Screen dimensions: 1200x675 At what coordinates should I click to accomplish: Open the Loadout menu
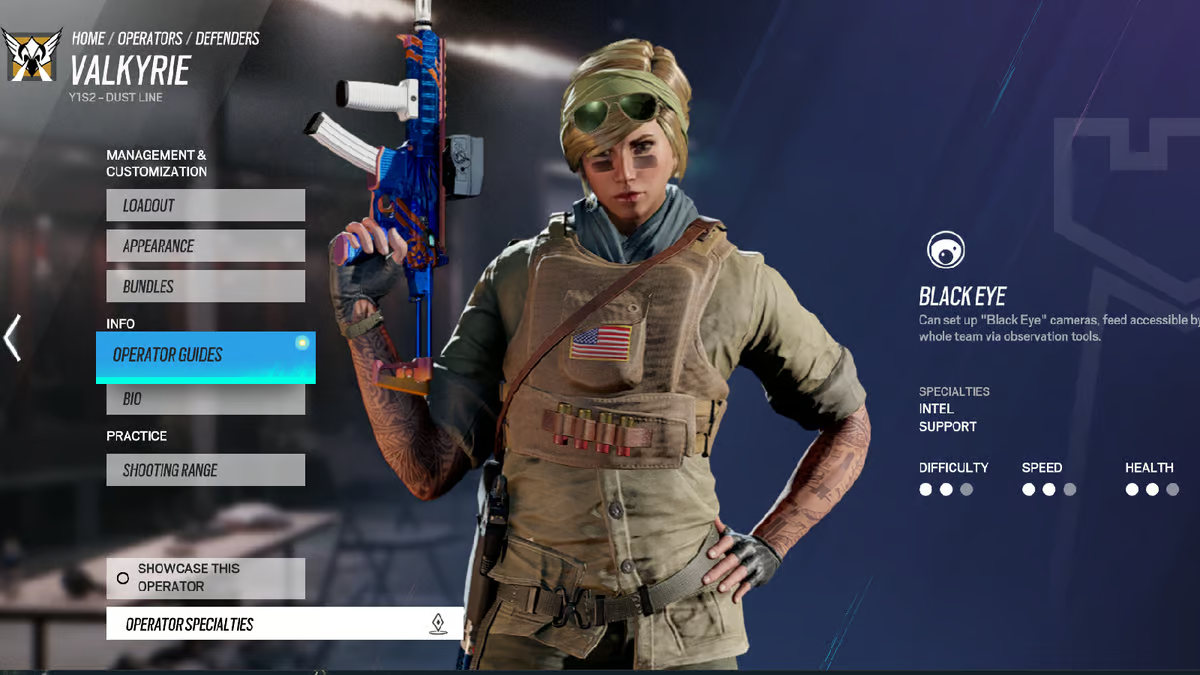coord(205,205)
